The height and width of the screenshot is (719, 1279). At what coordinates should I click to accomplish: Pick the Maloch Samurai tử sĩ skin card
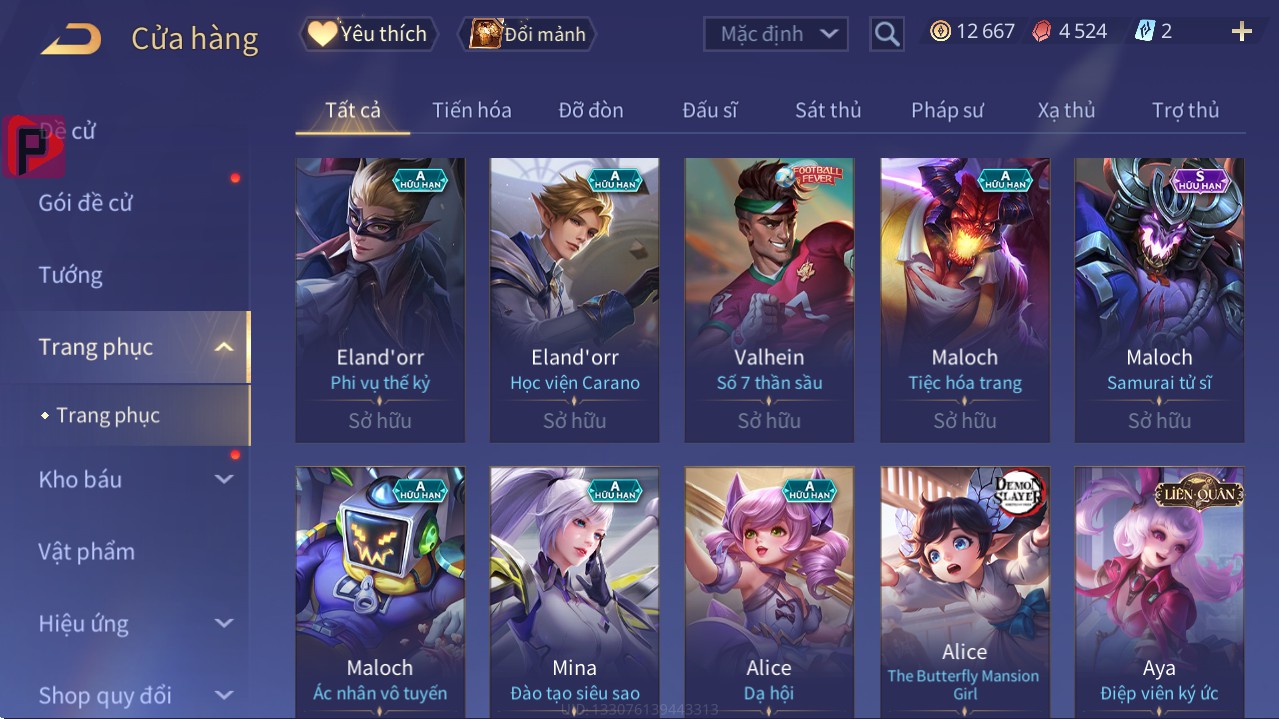1159,299
